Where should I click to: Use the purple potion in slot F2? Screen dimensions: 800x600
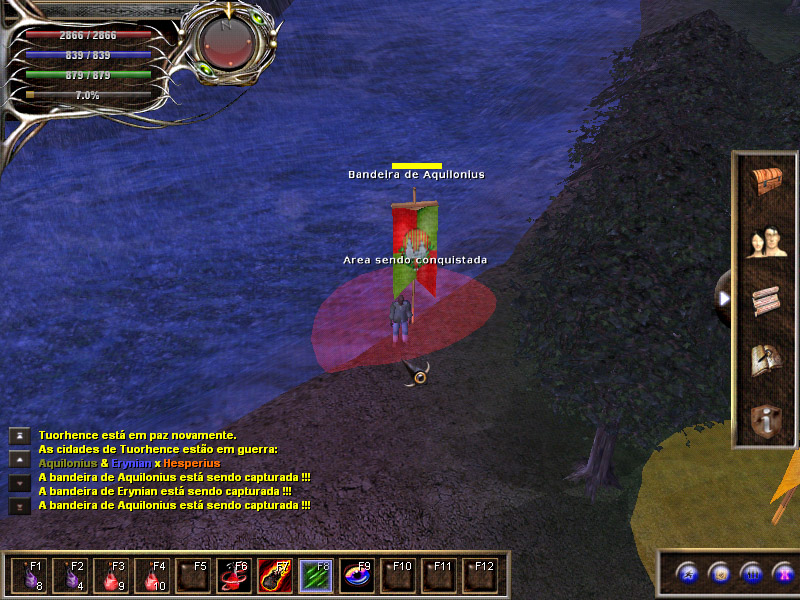pyautogui.click(x=70, y=577)
